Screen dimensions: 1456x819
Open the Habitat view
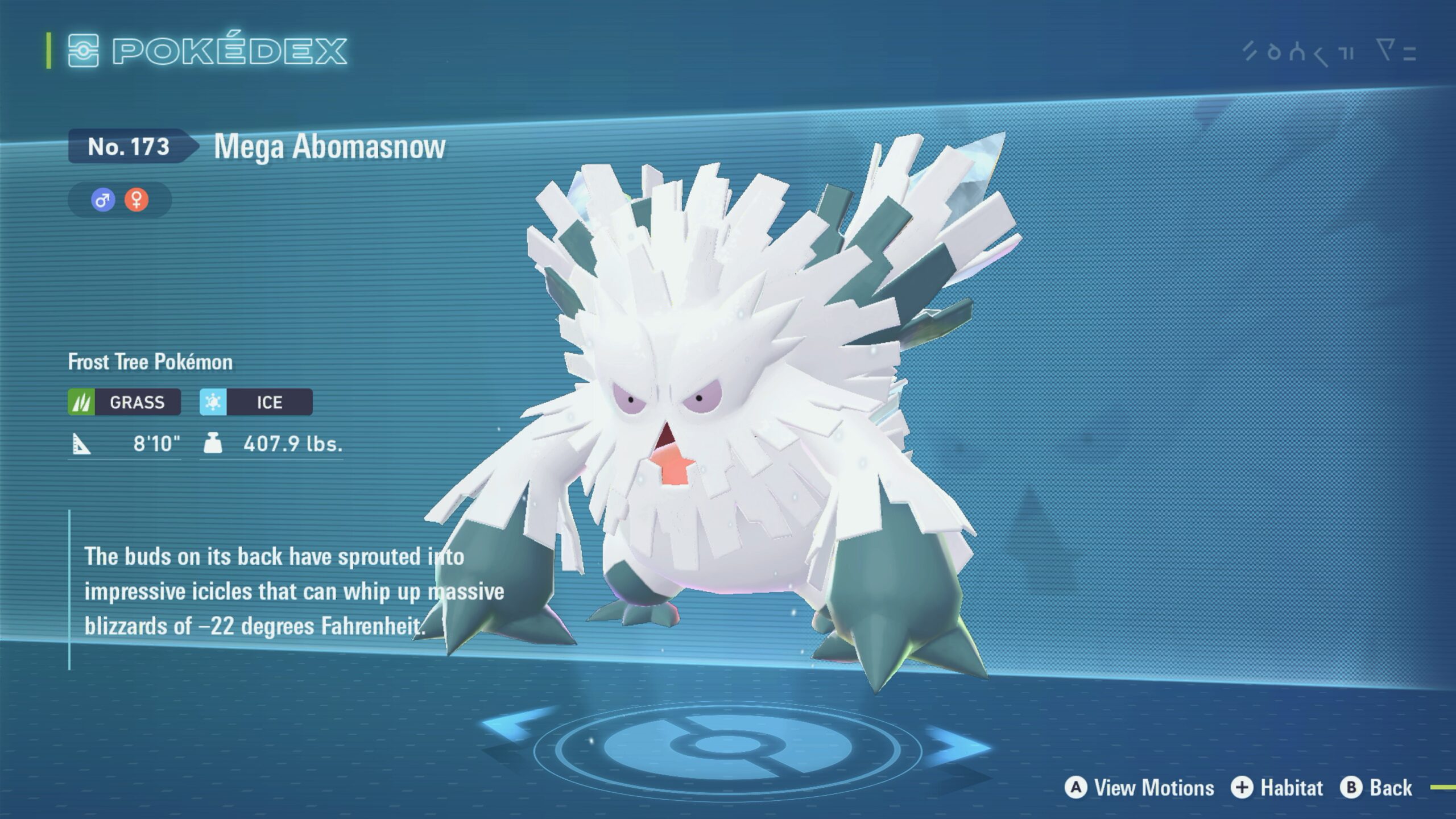1277,788
